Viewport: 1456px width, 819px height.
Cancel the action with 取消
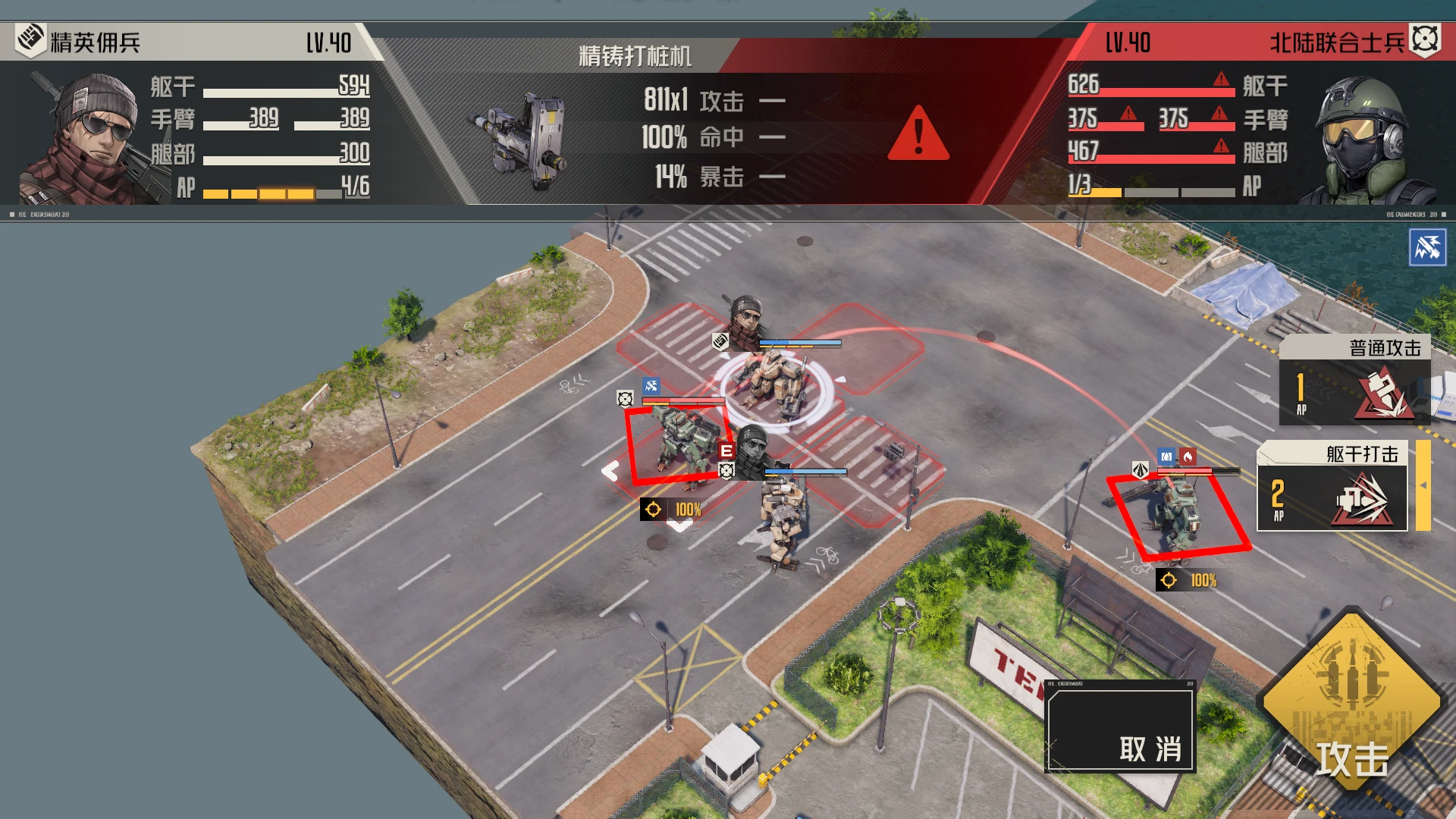[1119, 728]
